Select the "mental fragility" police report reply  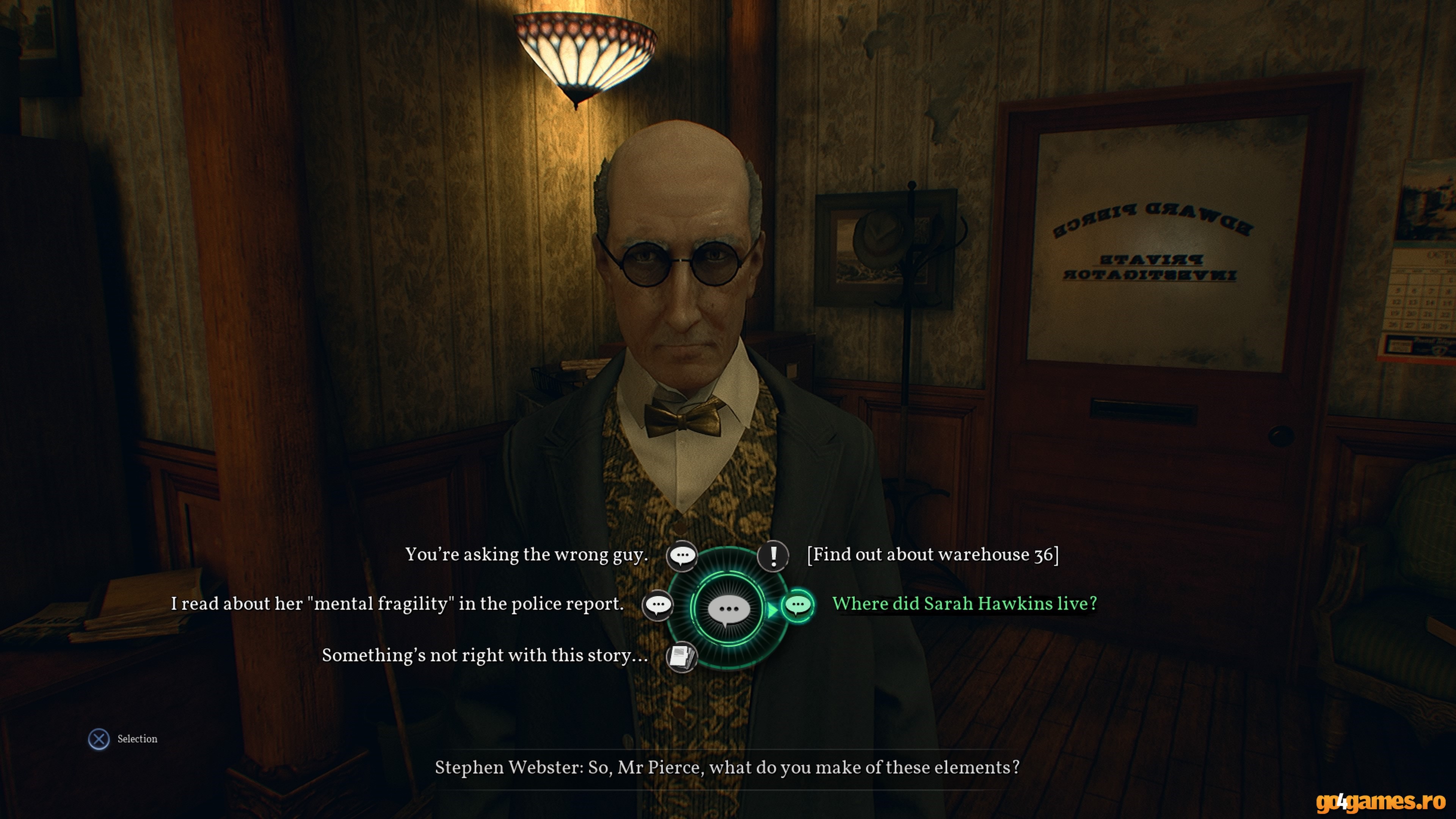(397, 604)
